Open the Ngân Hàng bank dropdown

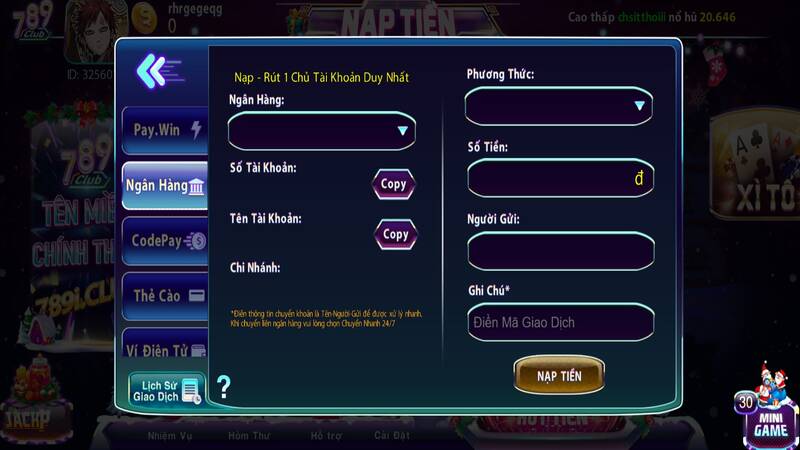pyautogui.click(x=321, y=131)
